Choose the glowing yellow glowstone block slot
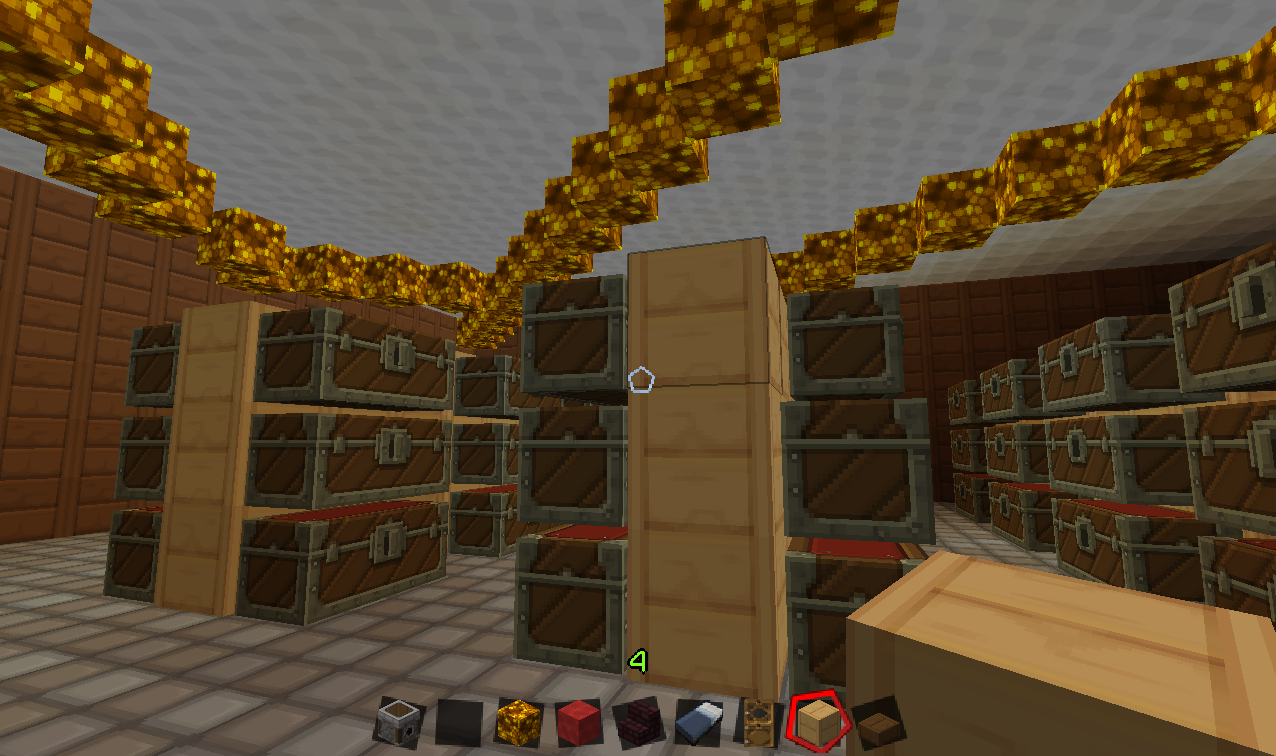This screenshot has width=1276, height=756. 519,721
